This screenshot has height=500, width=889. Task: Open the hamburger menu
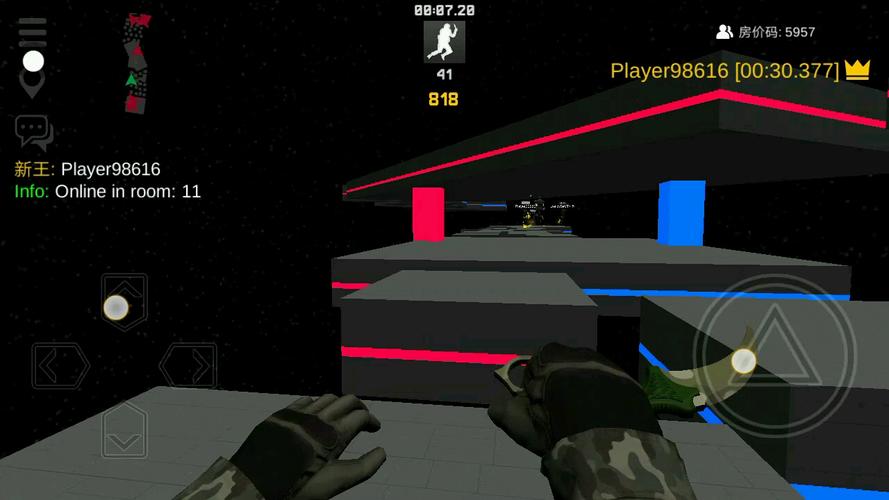[33, 32]
